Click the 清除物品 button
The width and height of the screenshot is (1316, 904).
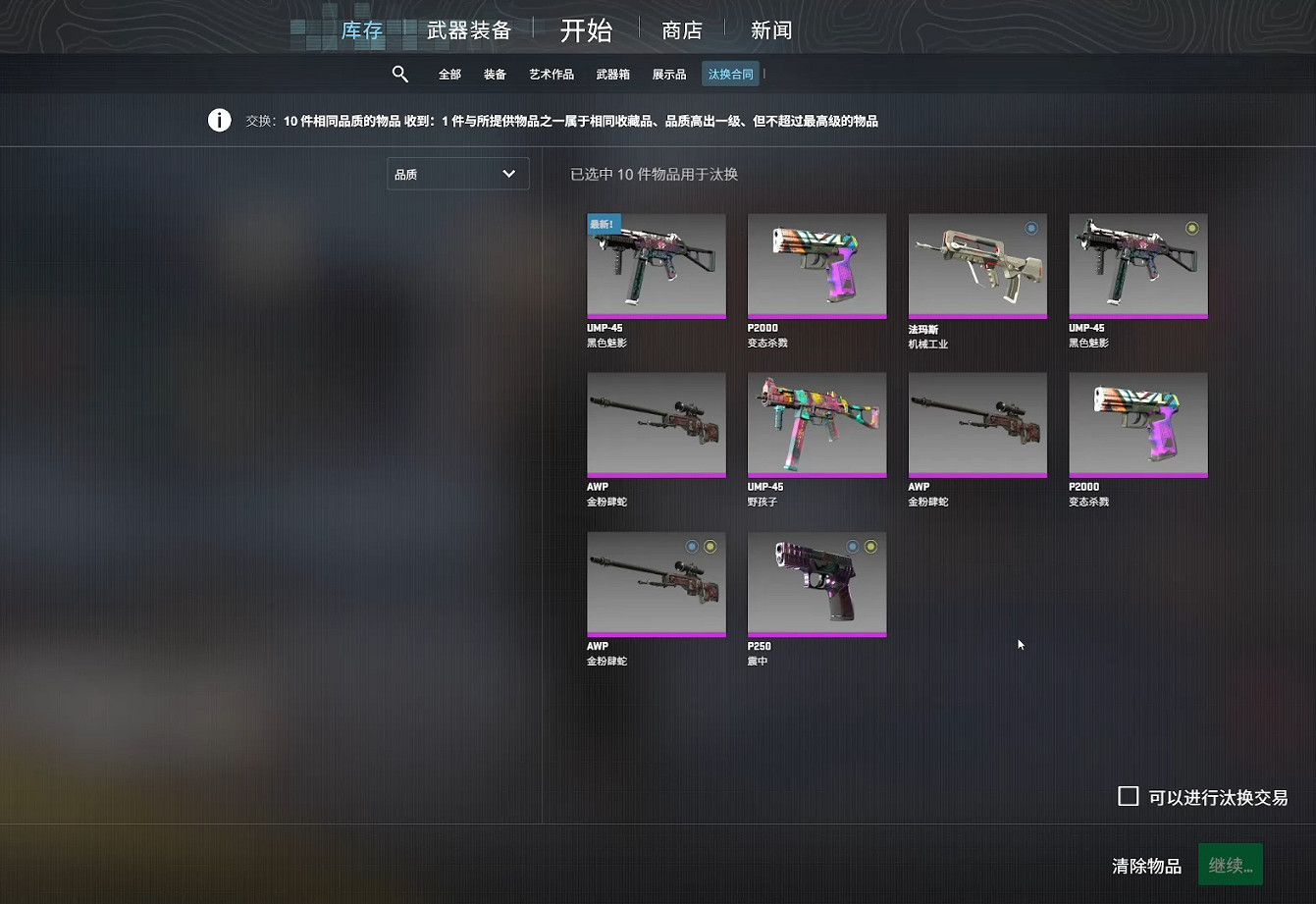pos(1146,866)
